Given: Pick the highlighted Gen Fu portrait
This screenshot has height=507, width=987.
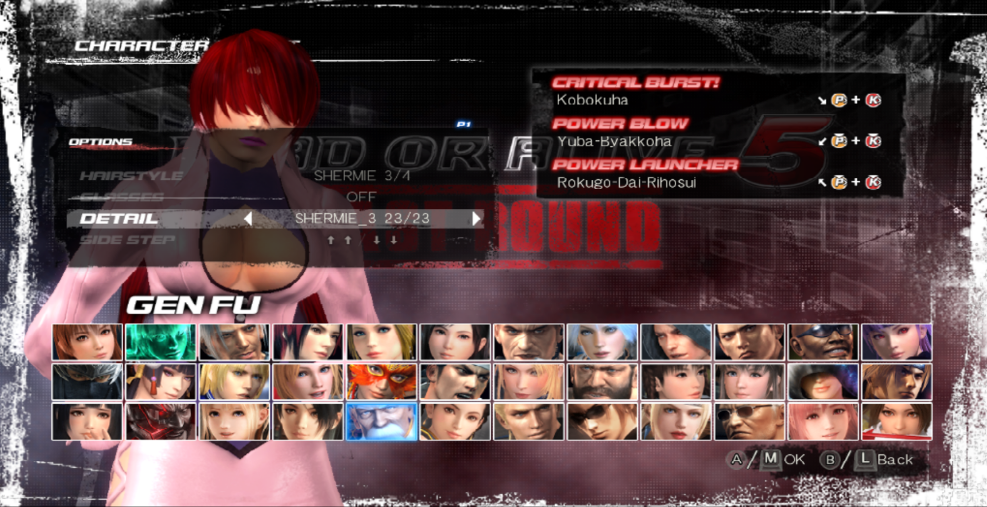Looking at the screenshot, I should [x=380, y=422].
